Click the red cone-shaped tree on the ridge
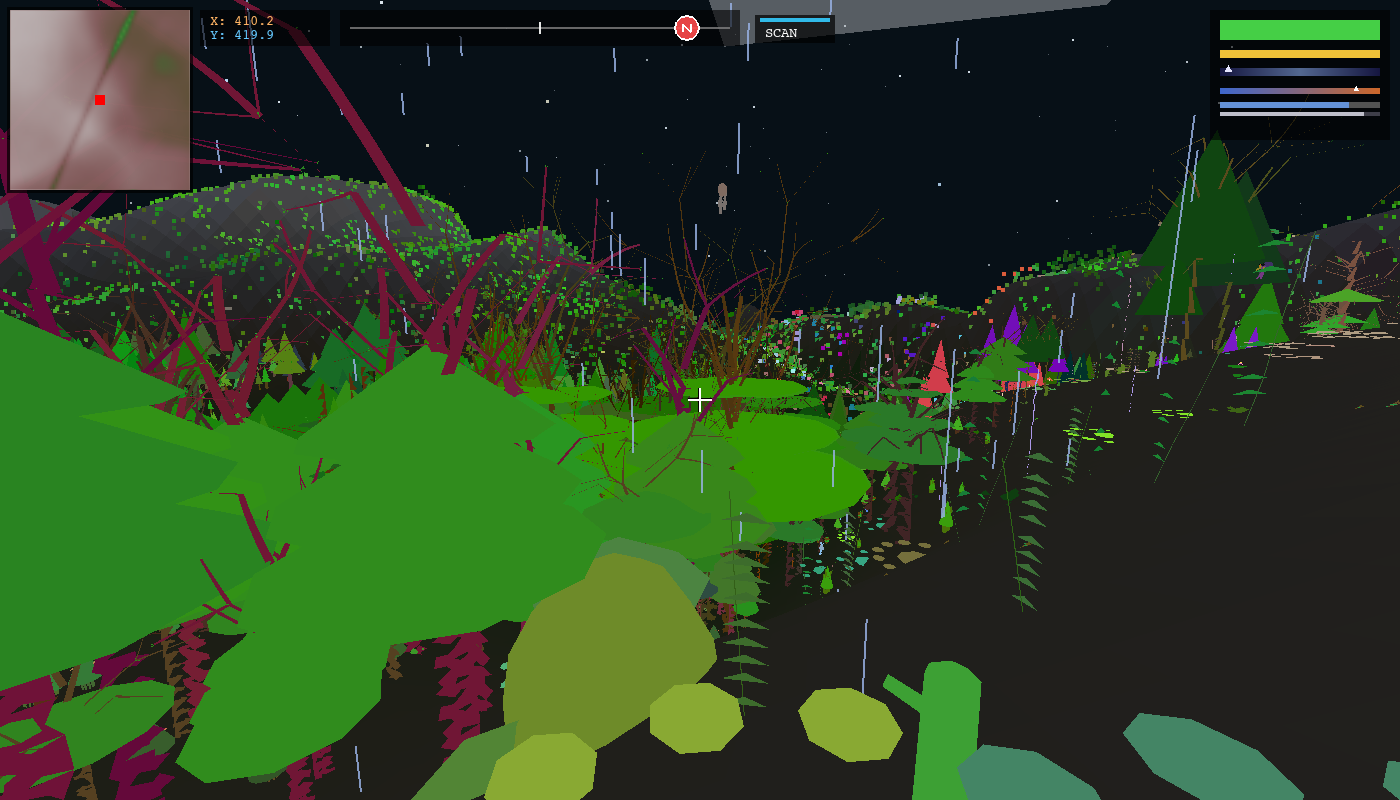Viewport: 1400px width, 800px height. click(940, 370)
